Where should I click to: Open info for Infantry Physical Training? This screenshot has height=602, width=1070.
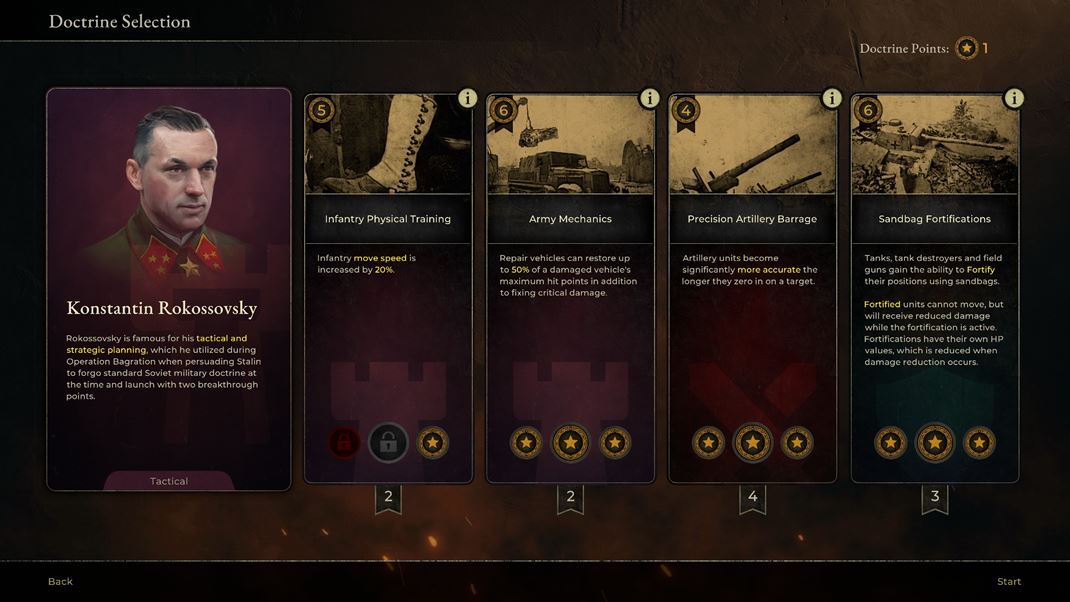467,98
